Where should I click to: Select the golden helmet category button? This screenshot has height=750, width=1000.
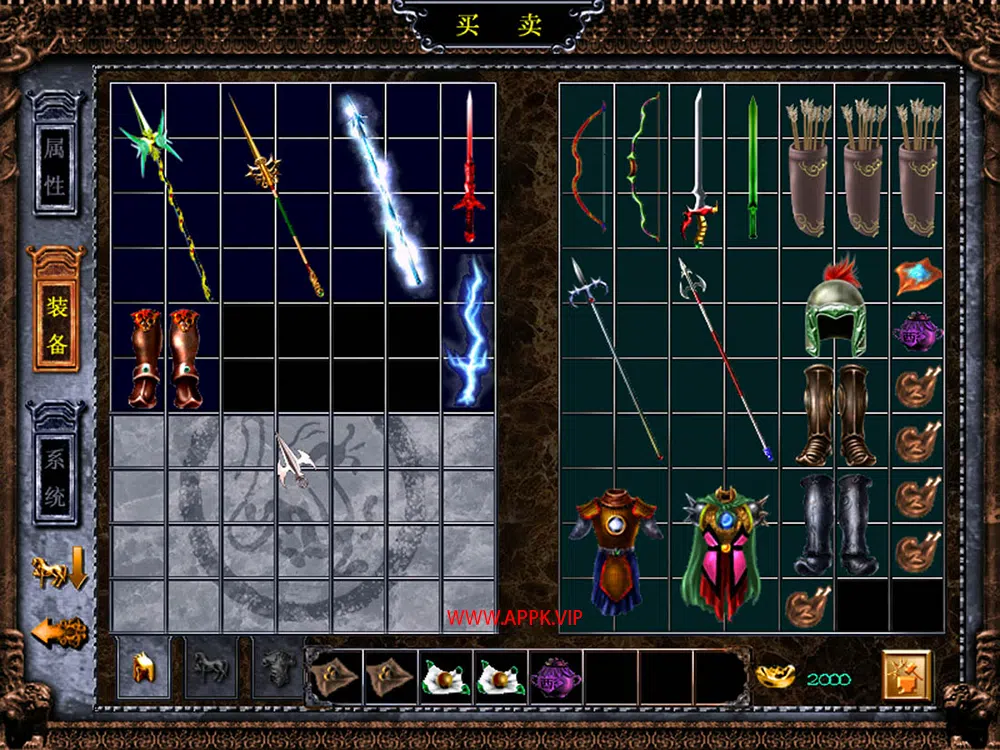[144, 666]
